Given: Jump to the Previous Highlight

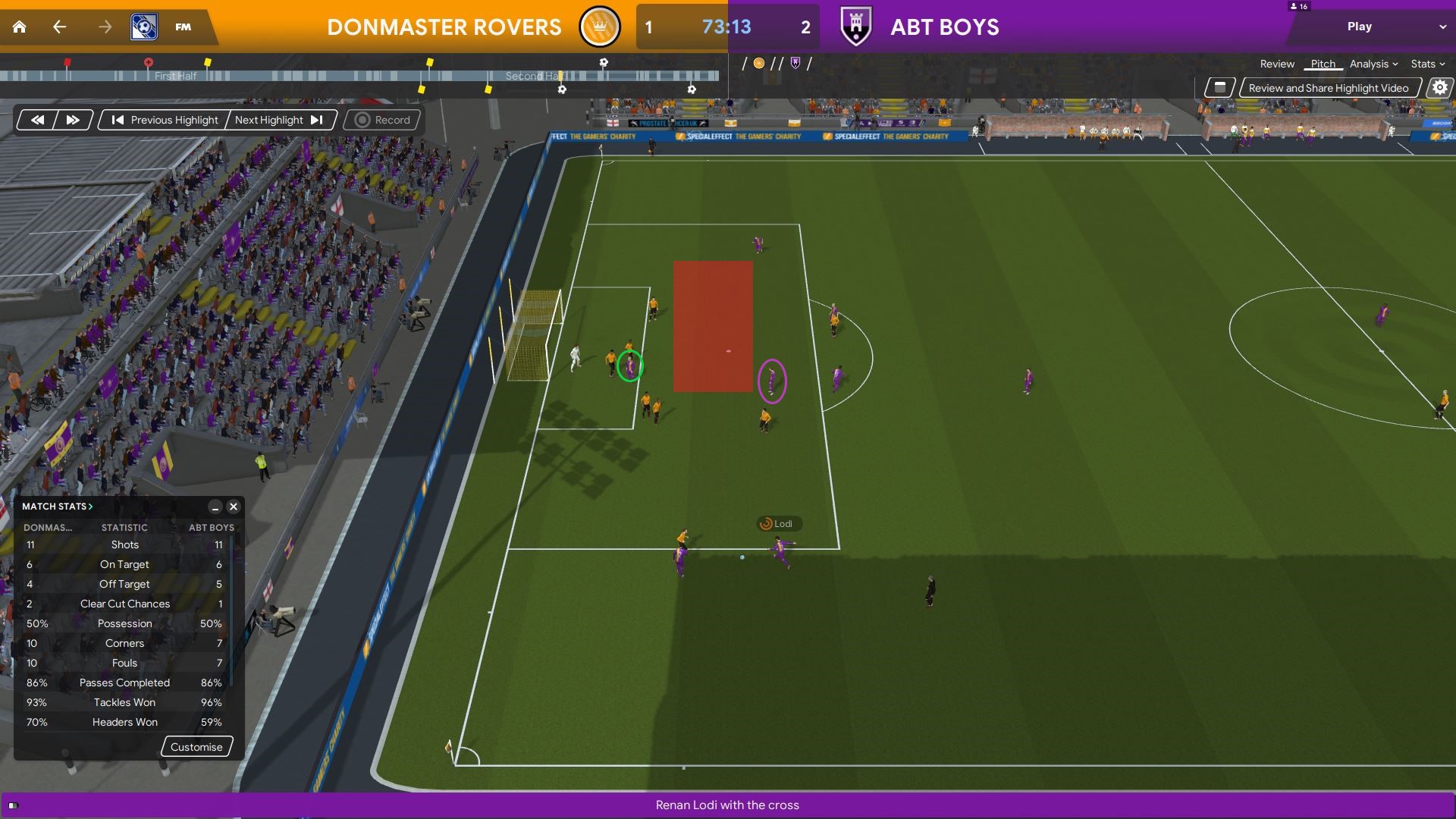Looking at the screenshot, I should pos(165,120).
